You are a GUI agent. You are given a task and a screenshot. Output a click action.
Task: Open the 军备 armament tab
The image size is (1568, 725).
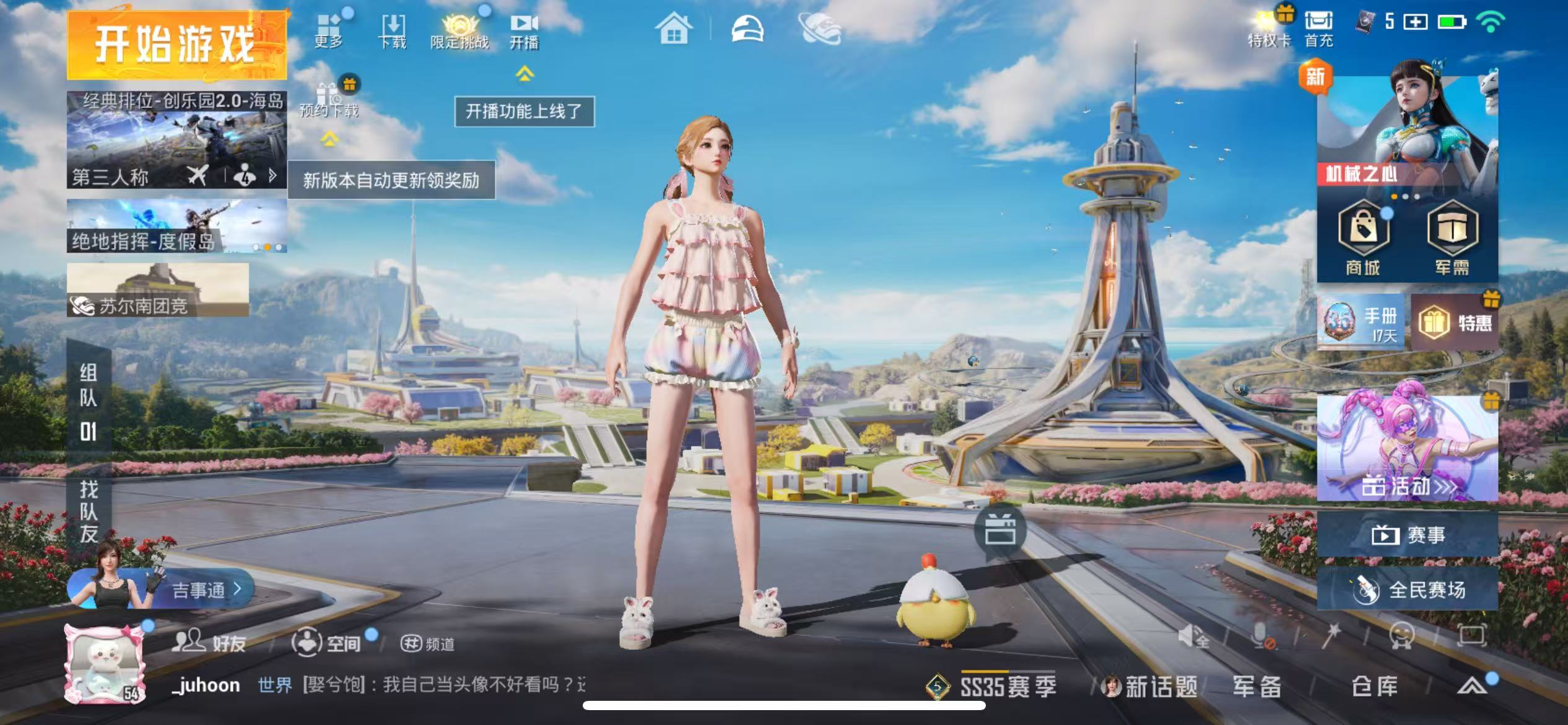(1257, 686)
